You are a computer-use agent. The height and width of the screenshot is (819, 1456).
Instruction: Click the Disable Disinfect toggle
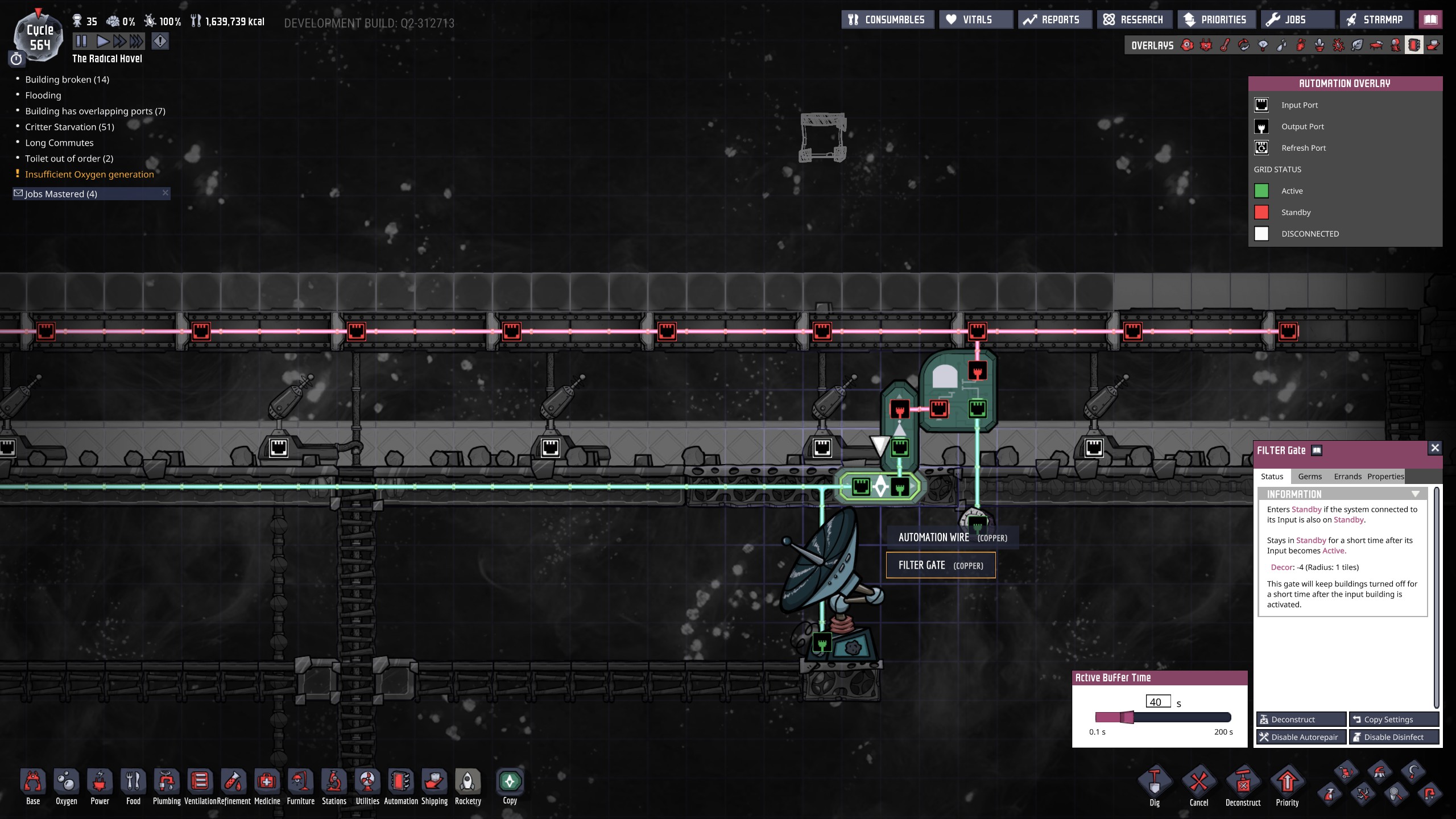pyautogui.click(x=1395, y=737)
